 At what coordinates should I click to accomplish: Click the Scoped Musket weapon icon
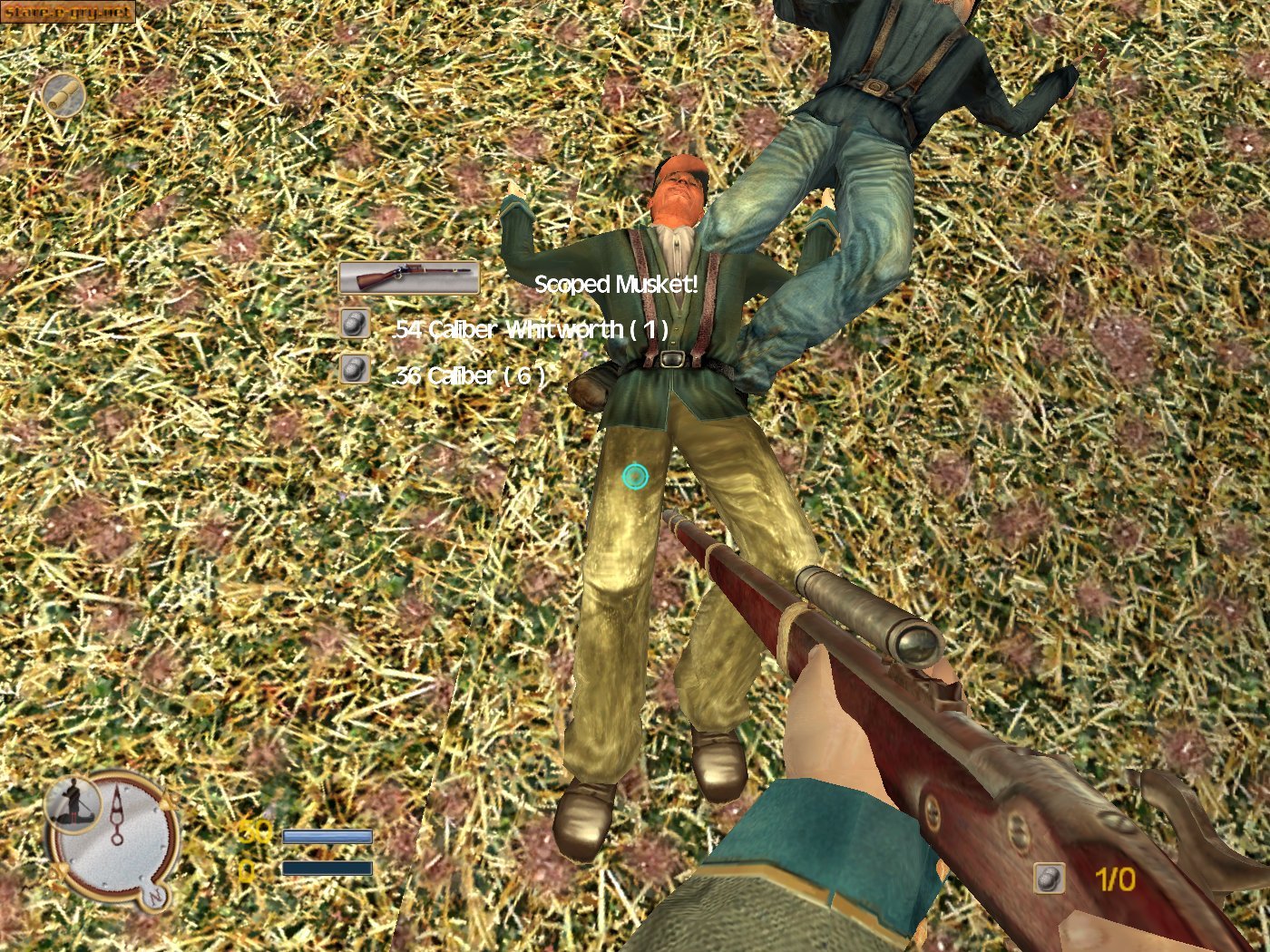408,278
